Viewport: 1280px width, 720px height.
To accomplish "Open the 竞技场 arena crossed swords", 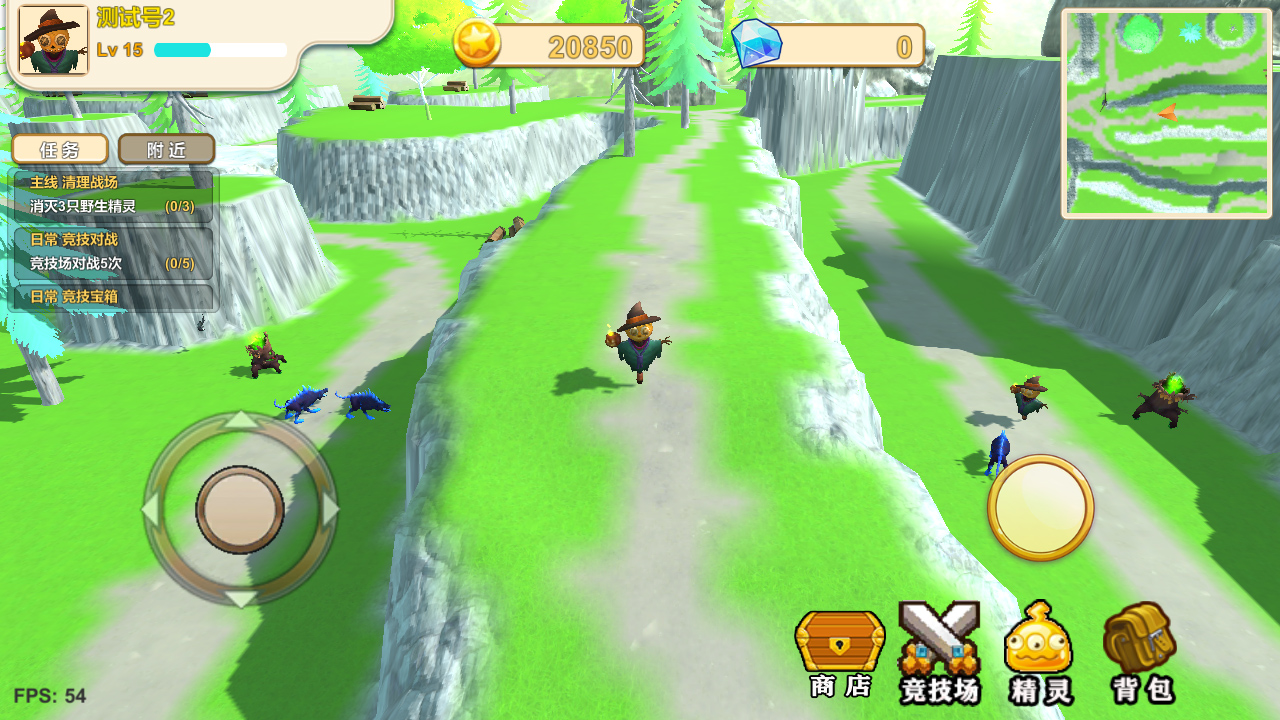I will coord(939,650).
